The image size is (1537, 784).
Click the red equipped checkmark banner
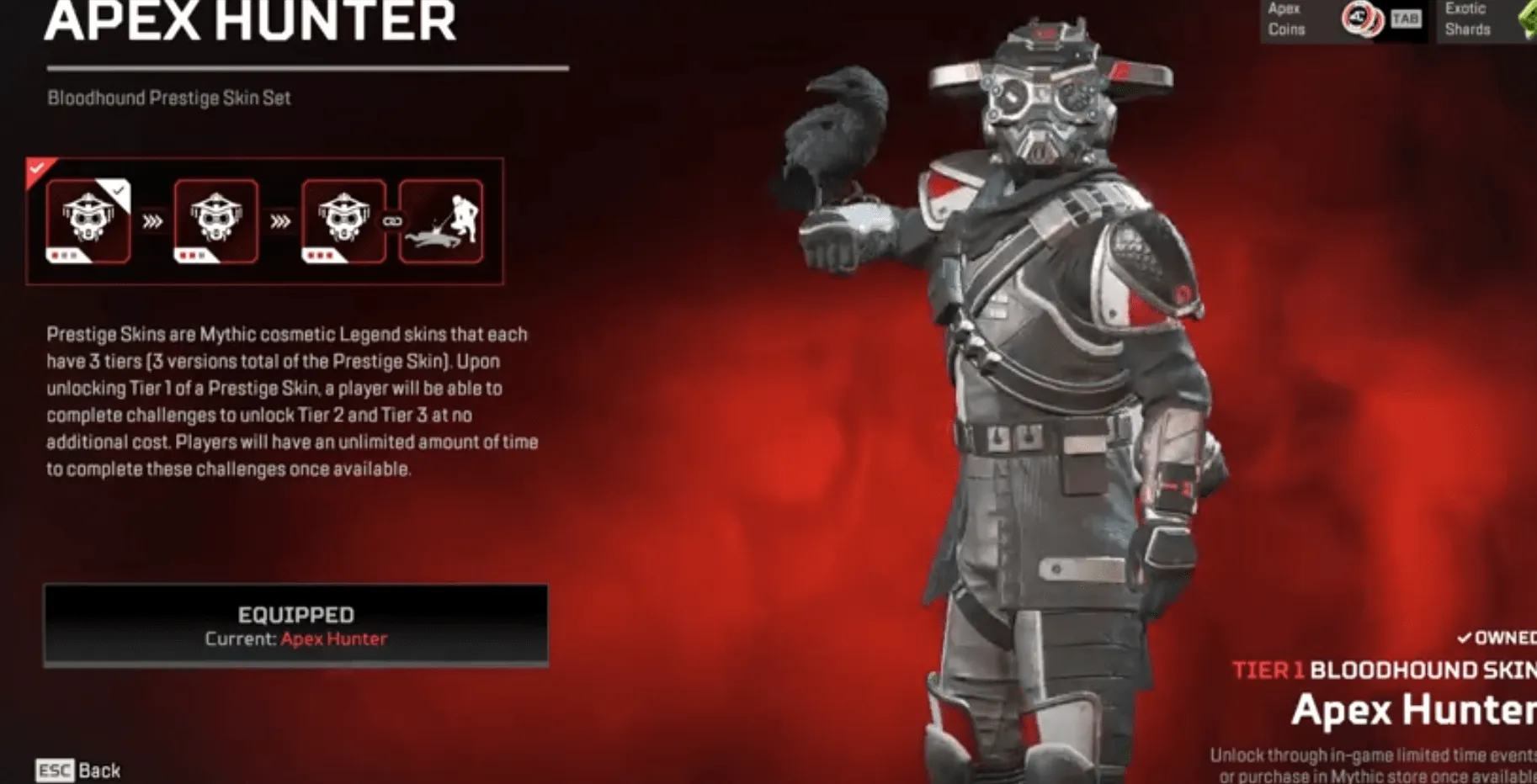pyautogui.click(x=35, y=168)
